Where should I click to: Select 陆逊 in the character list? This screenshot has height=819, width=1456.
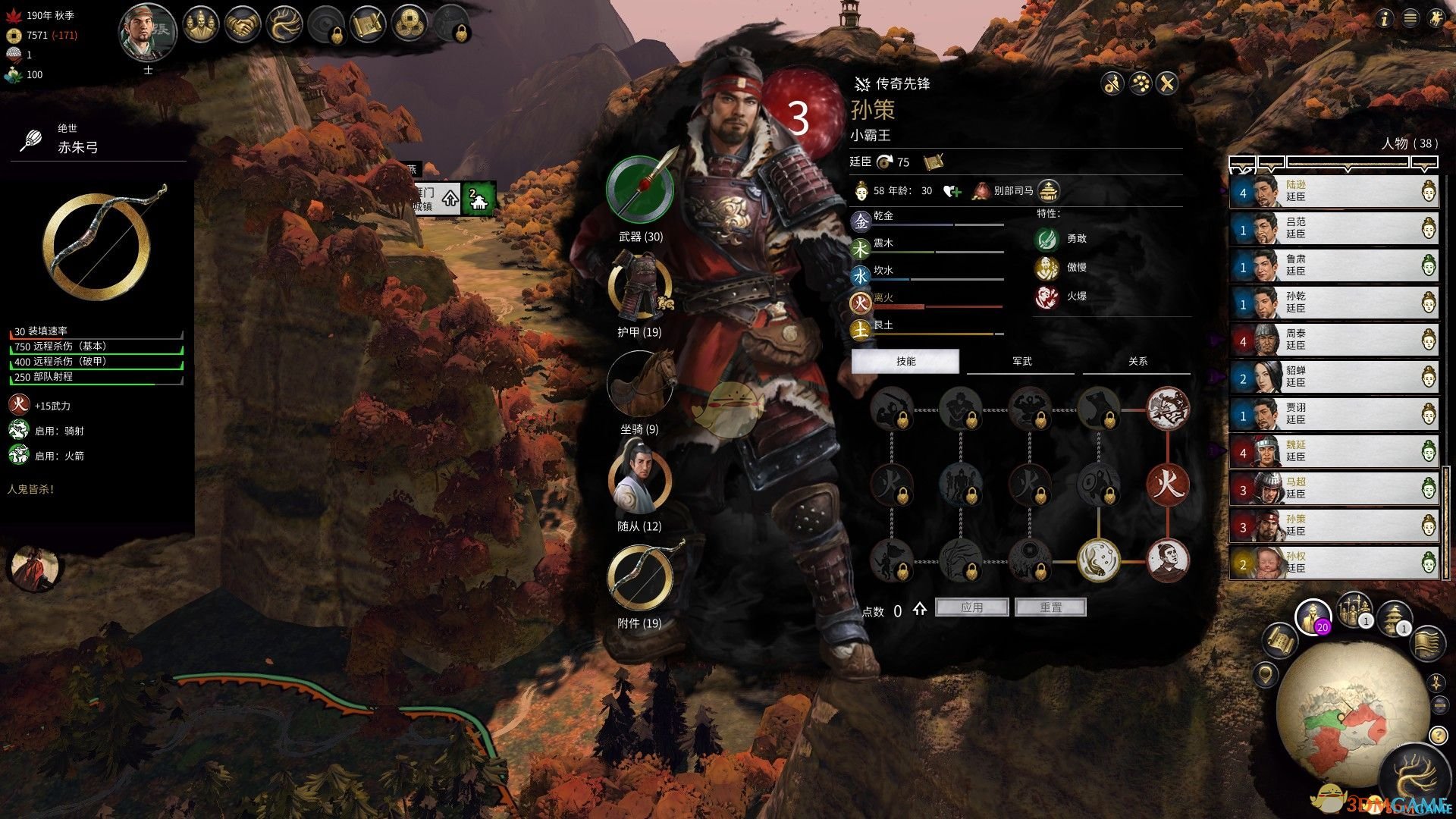(1333, 191)
